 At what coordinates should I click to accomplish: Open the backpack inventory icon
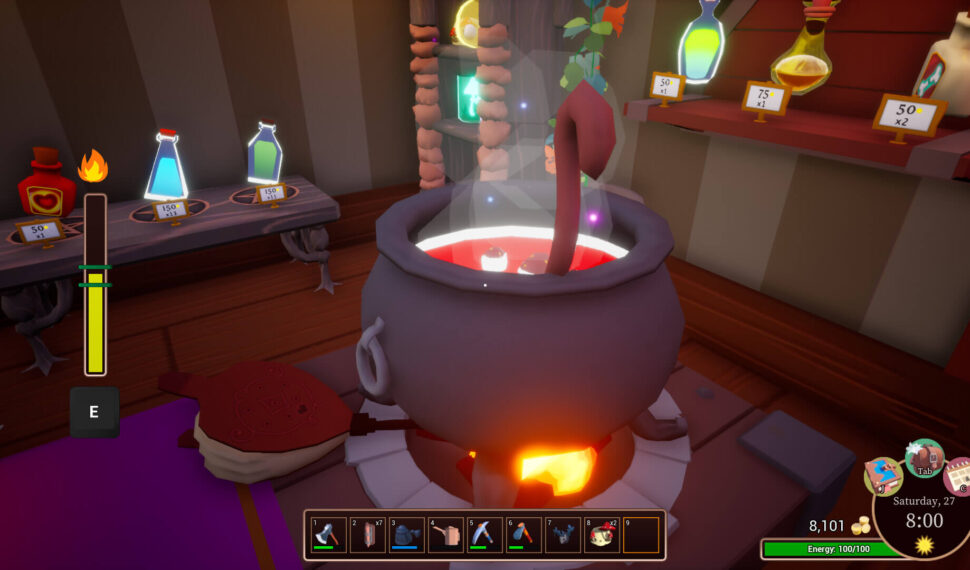click(x=924, y=458)
